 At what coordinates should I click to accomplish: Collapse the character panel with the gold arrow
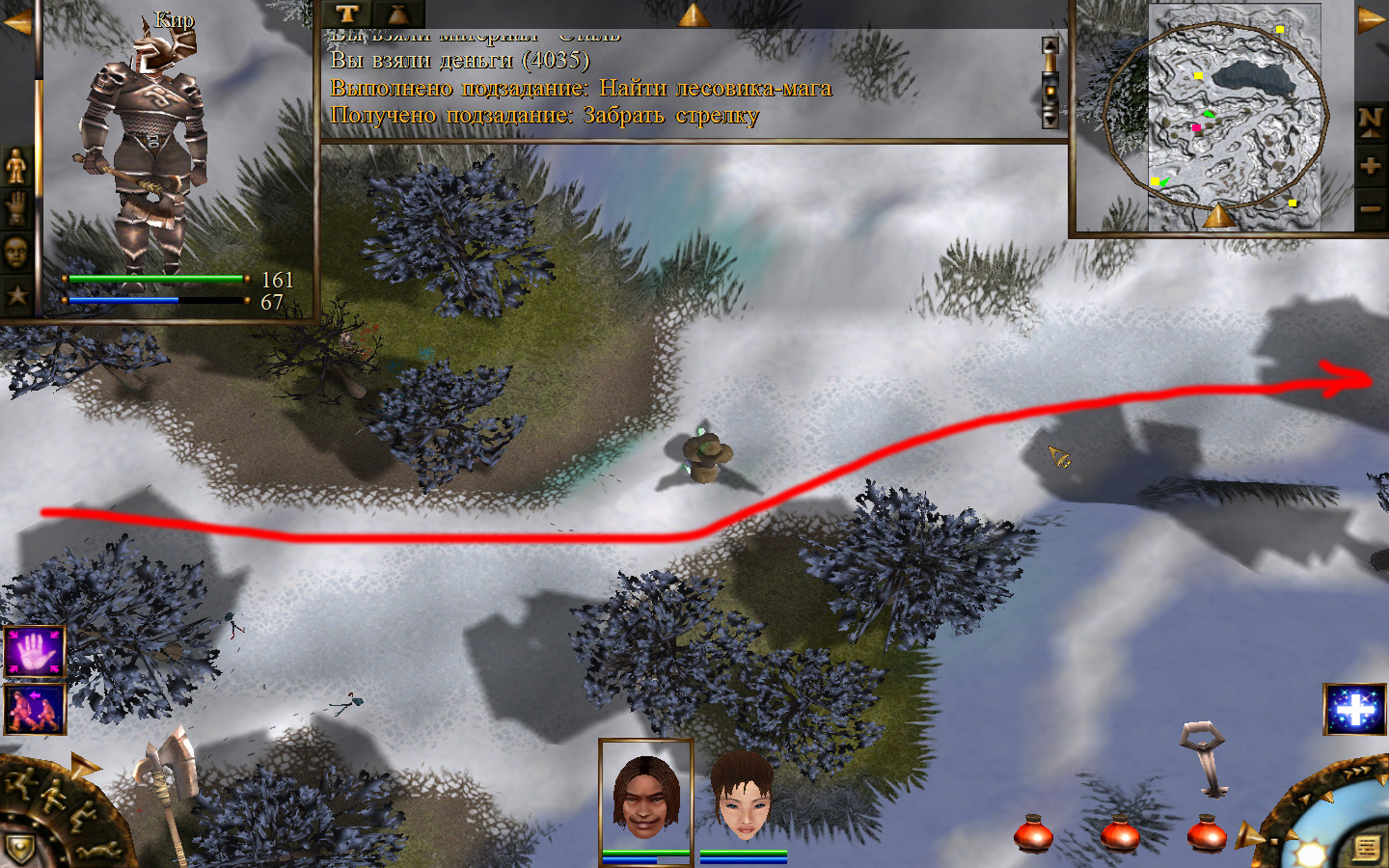(16, 22)
